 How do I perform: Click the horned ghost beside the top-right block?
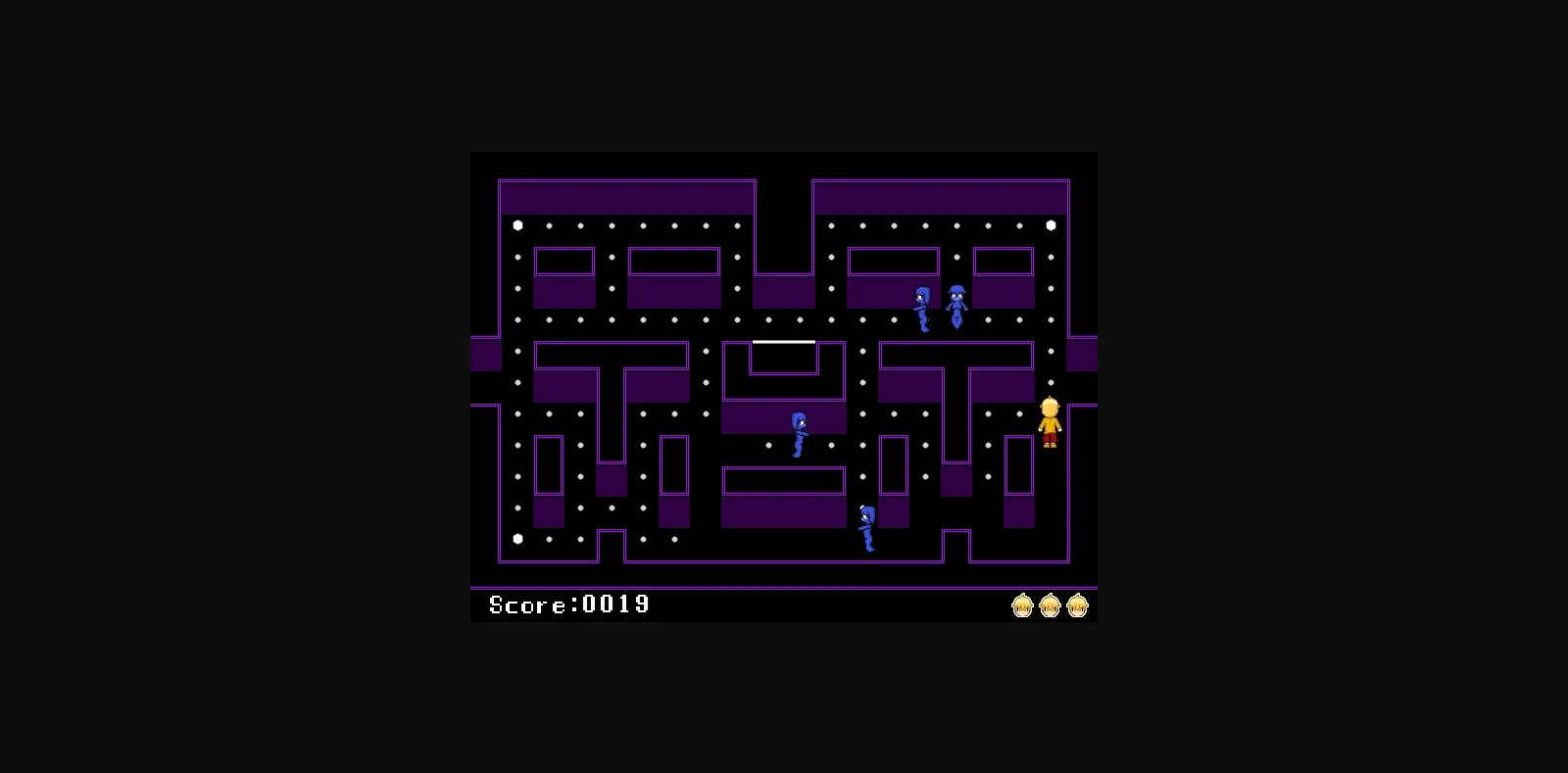click(x=955, y=301)
